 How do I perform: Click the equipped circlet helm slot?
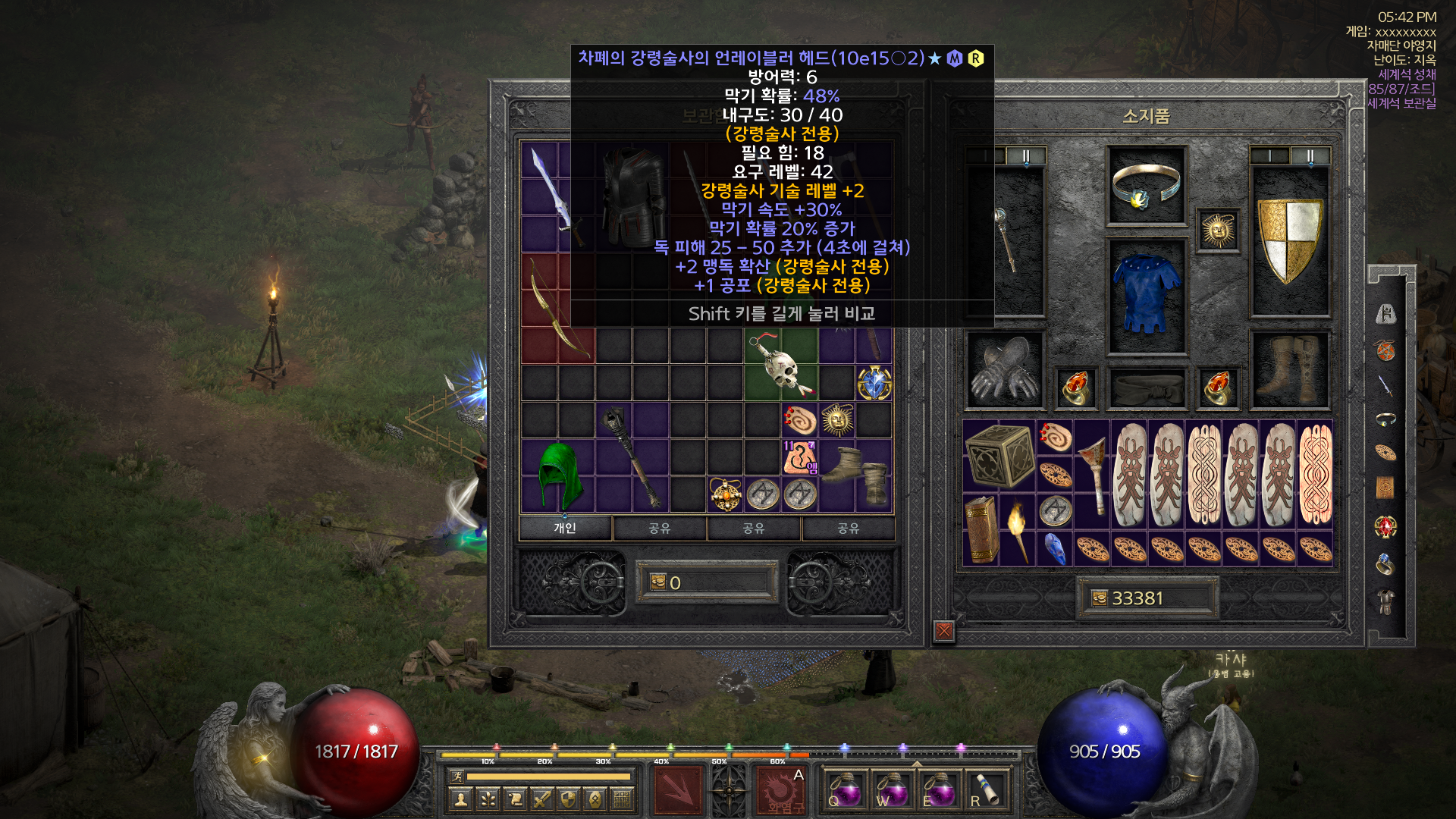click(x=1146, y=186)
